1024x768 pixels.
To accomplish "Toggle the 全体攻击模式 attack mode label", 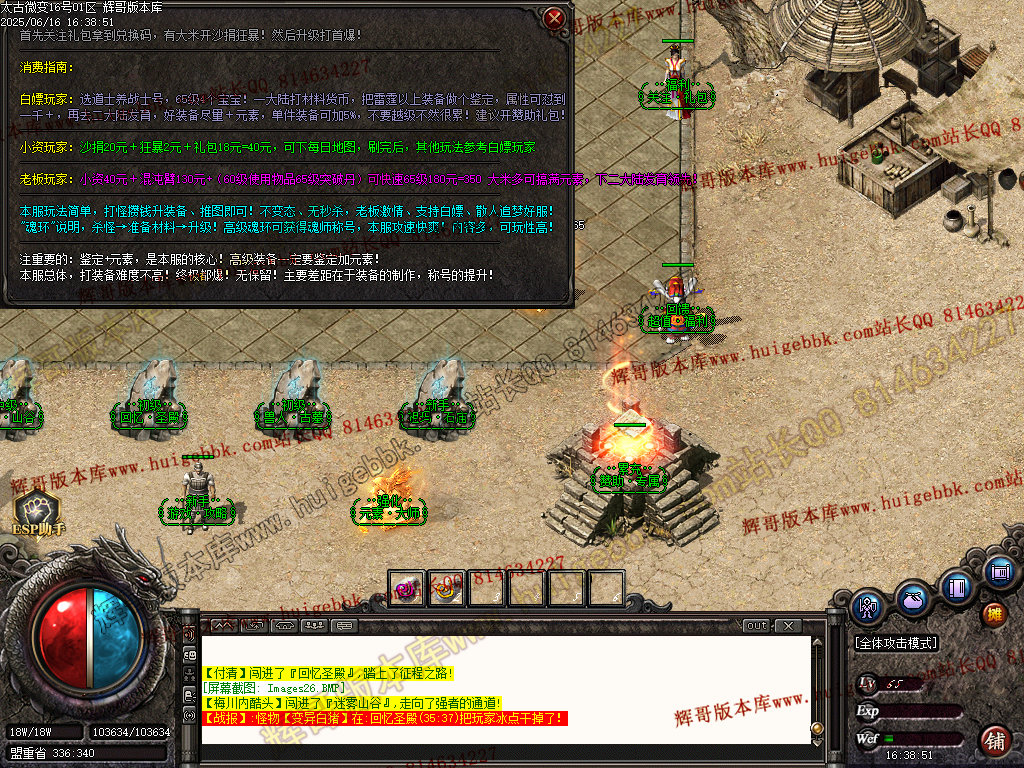I will click(896, 643).
